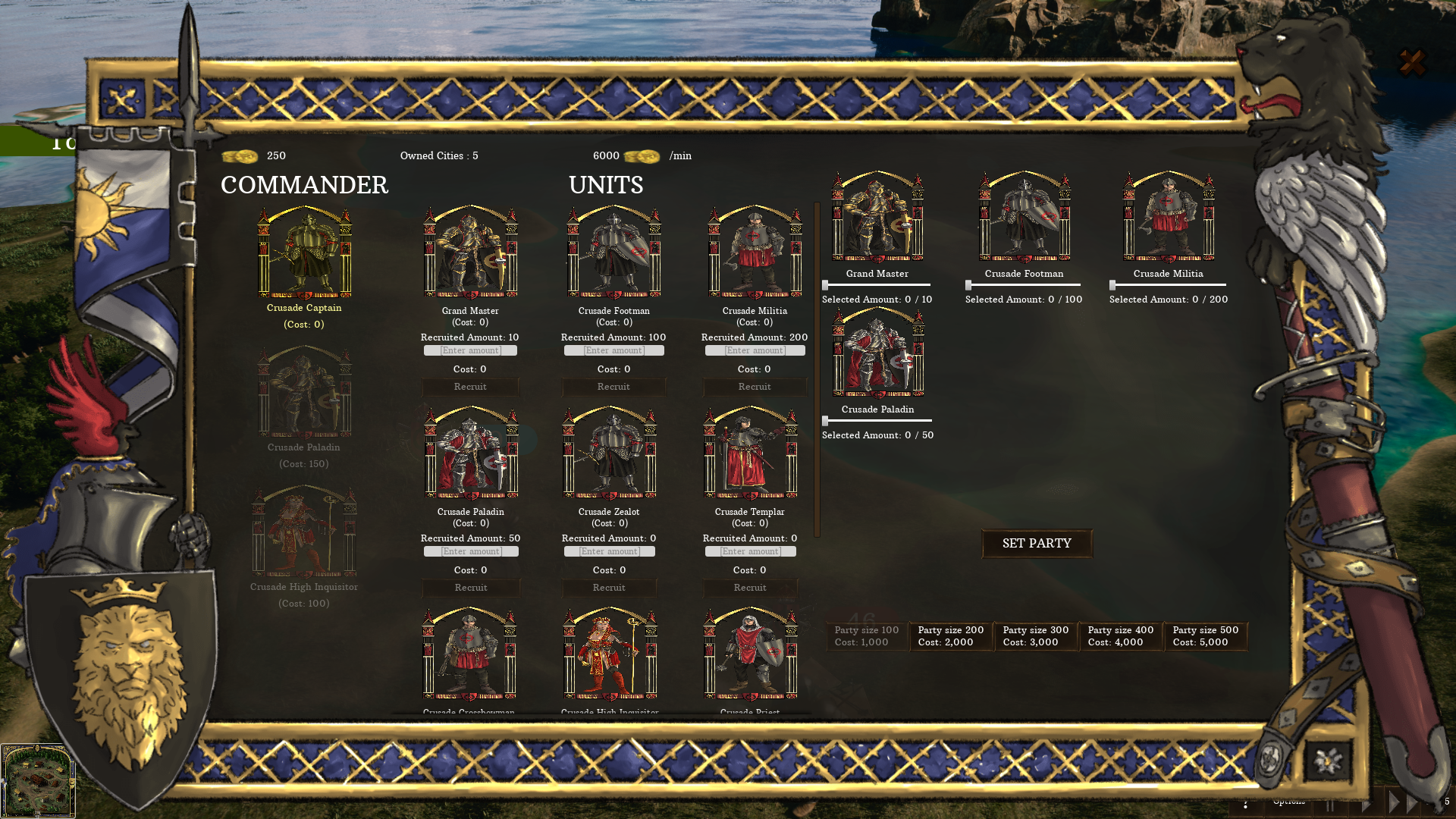The height and width of the screenshot is (819, 1456).
Task: Click the single-arrow play speed button
Action: [1367, 806]
